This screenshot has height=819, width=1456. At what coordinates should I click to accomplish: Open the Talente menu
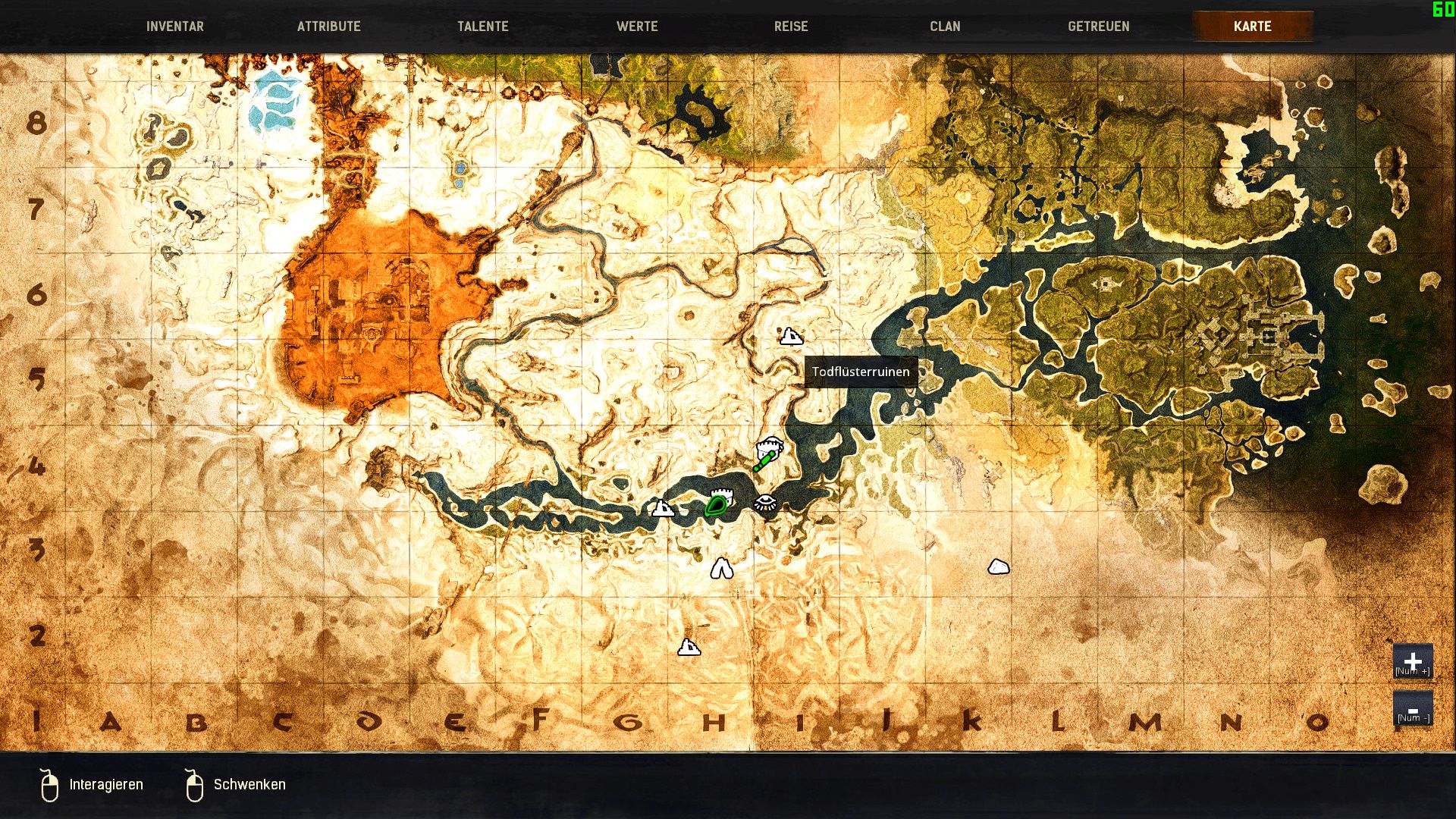pos(482,25)
